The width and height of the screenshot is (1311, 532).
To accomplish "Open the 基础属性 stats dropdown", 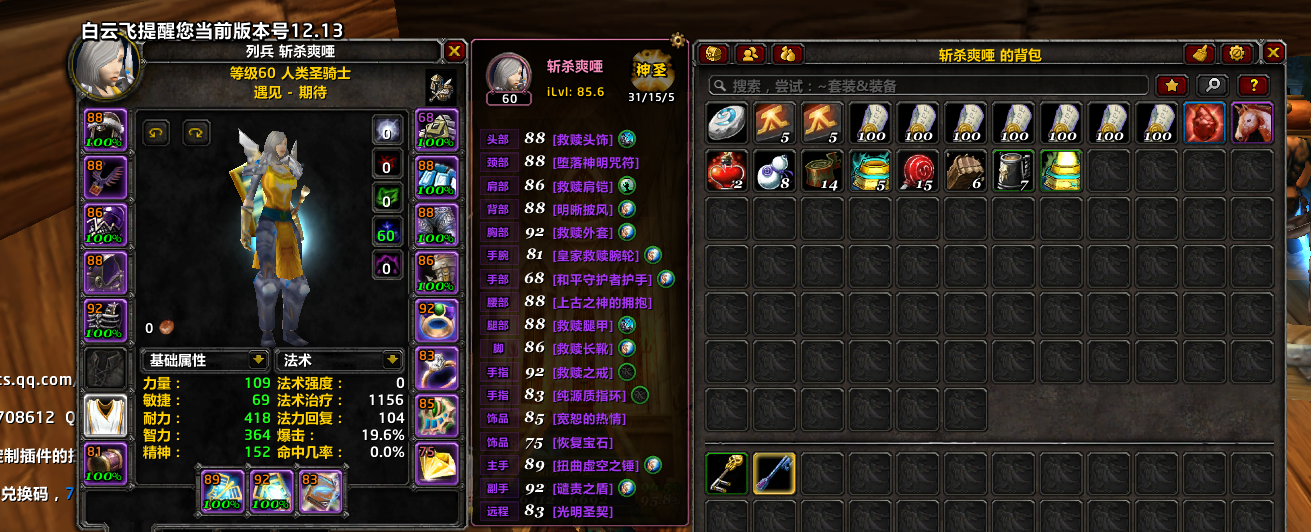I will (x=205, y=360).
